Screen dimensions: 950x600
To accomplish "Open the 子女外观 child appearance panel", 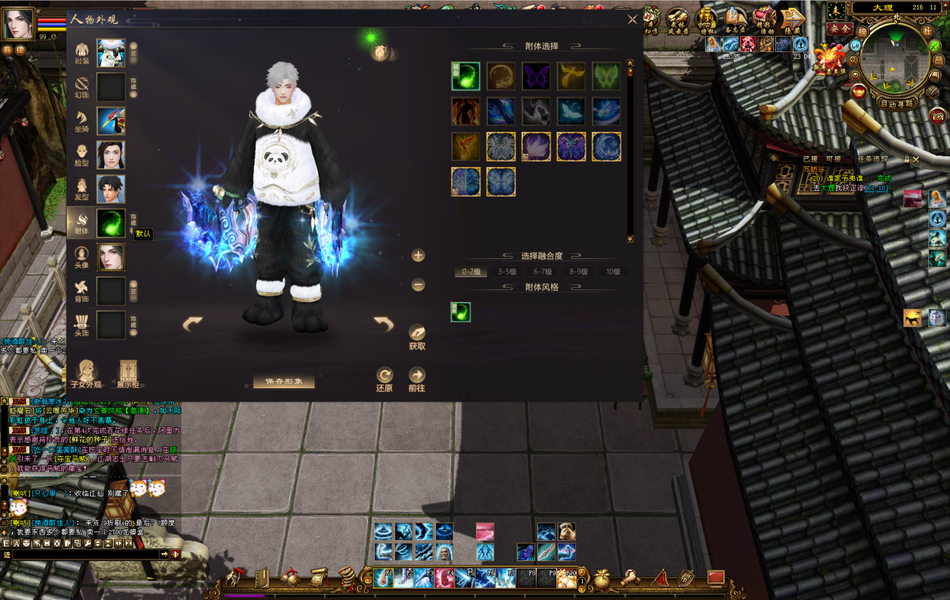I will (86, 372).
